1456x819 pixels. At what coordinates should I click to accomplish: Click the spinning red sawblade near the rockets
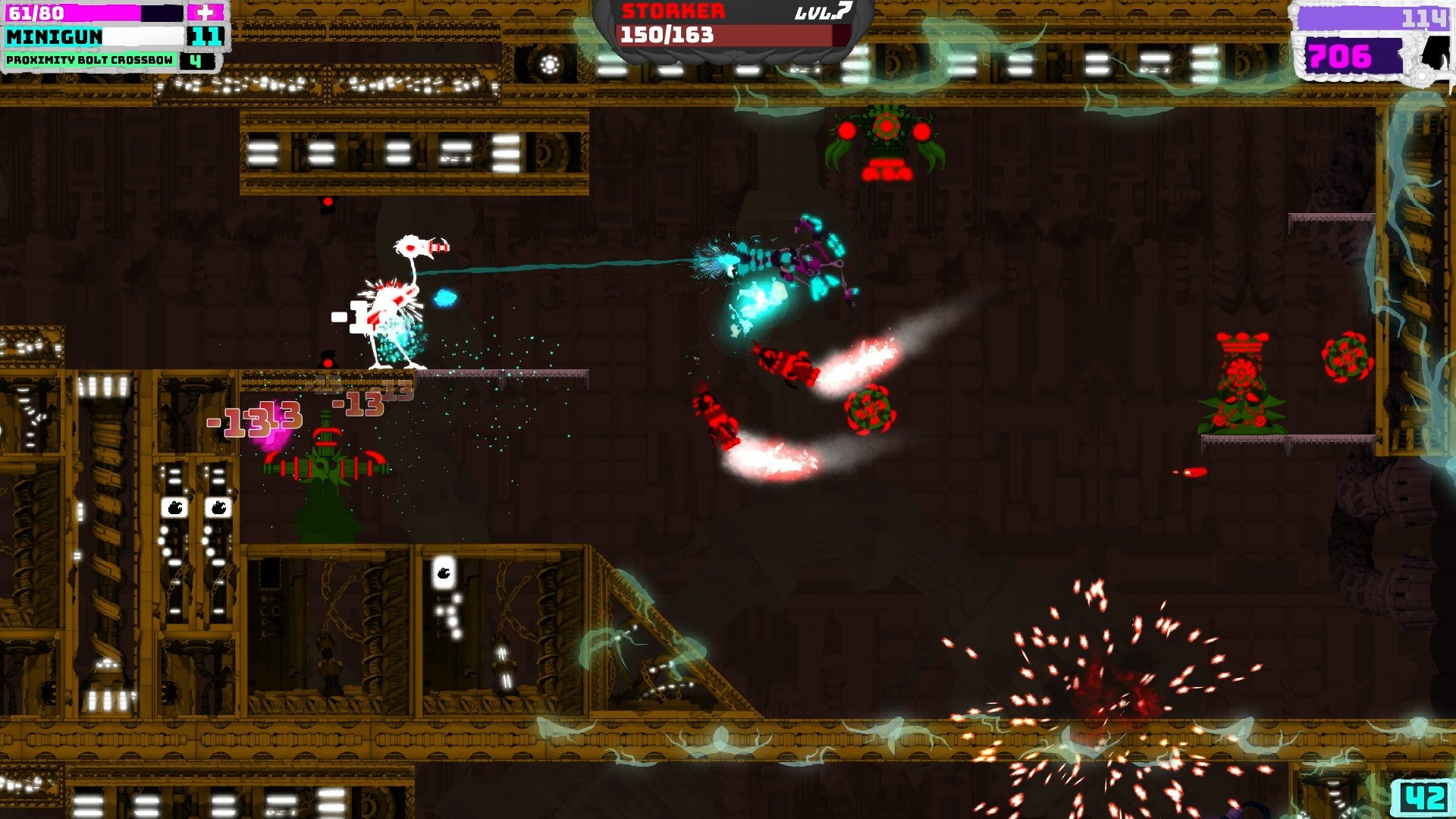[x=871, y=409]
